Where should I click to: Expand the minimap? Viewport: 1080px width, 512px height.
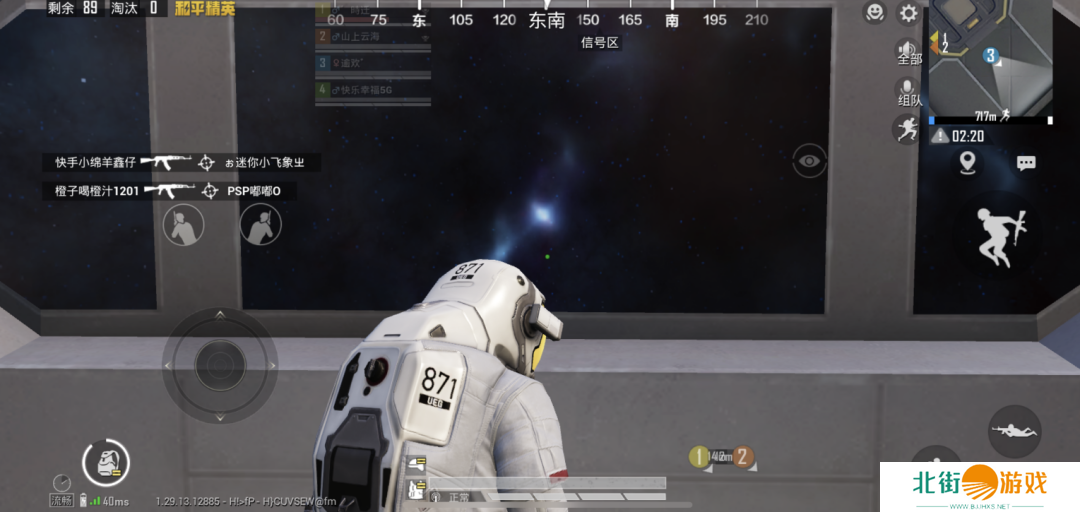(990, 60)
